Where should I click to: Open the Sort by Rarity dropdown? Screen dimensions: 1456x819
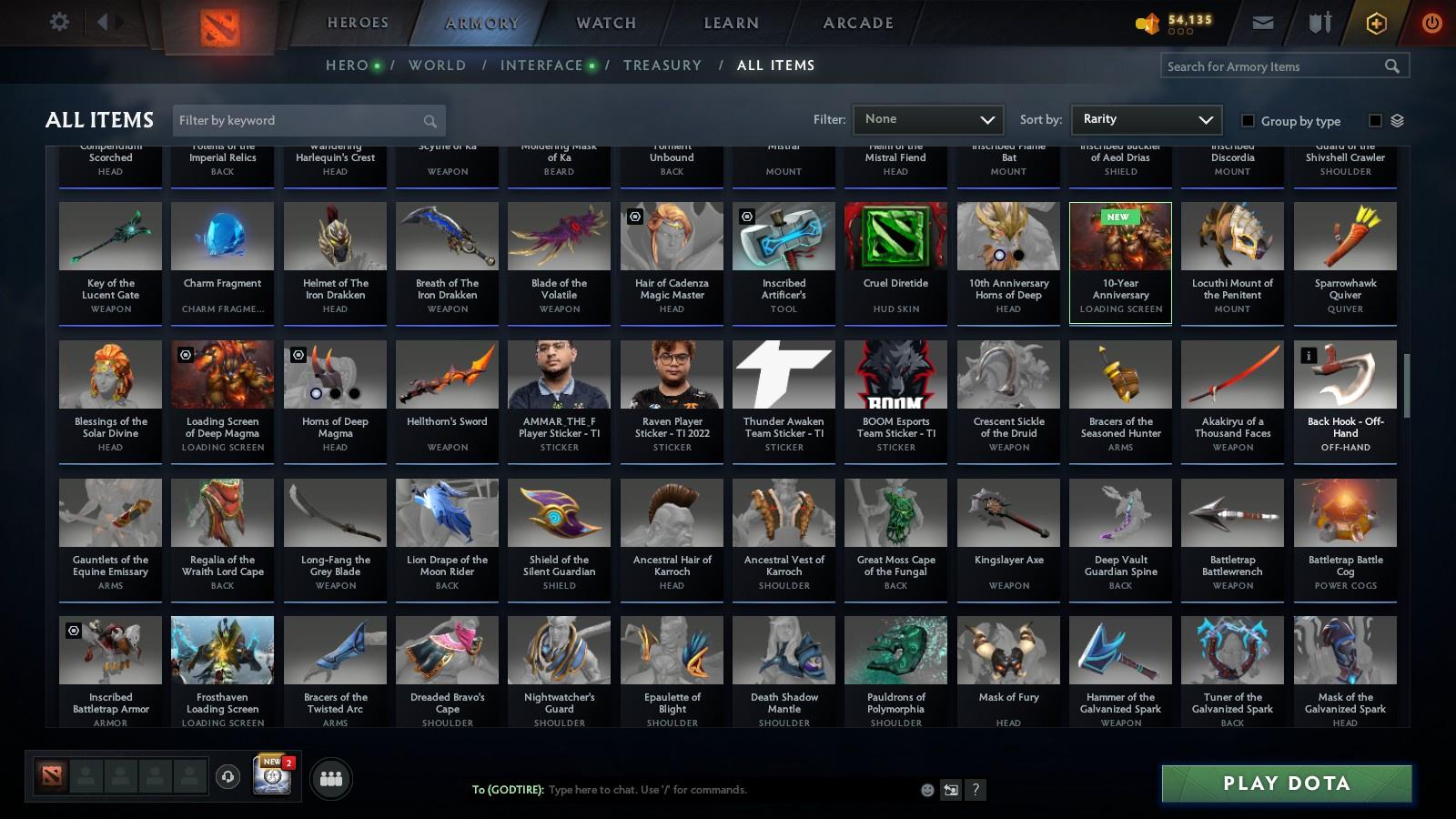click(1146, 119)
